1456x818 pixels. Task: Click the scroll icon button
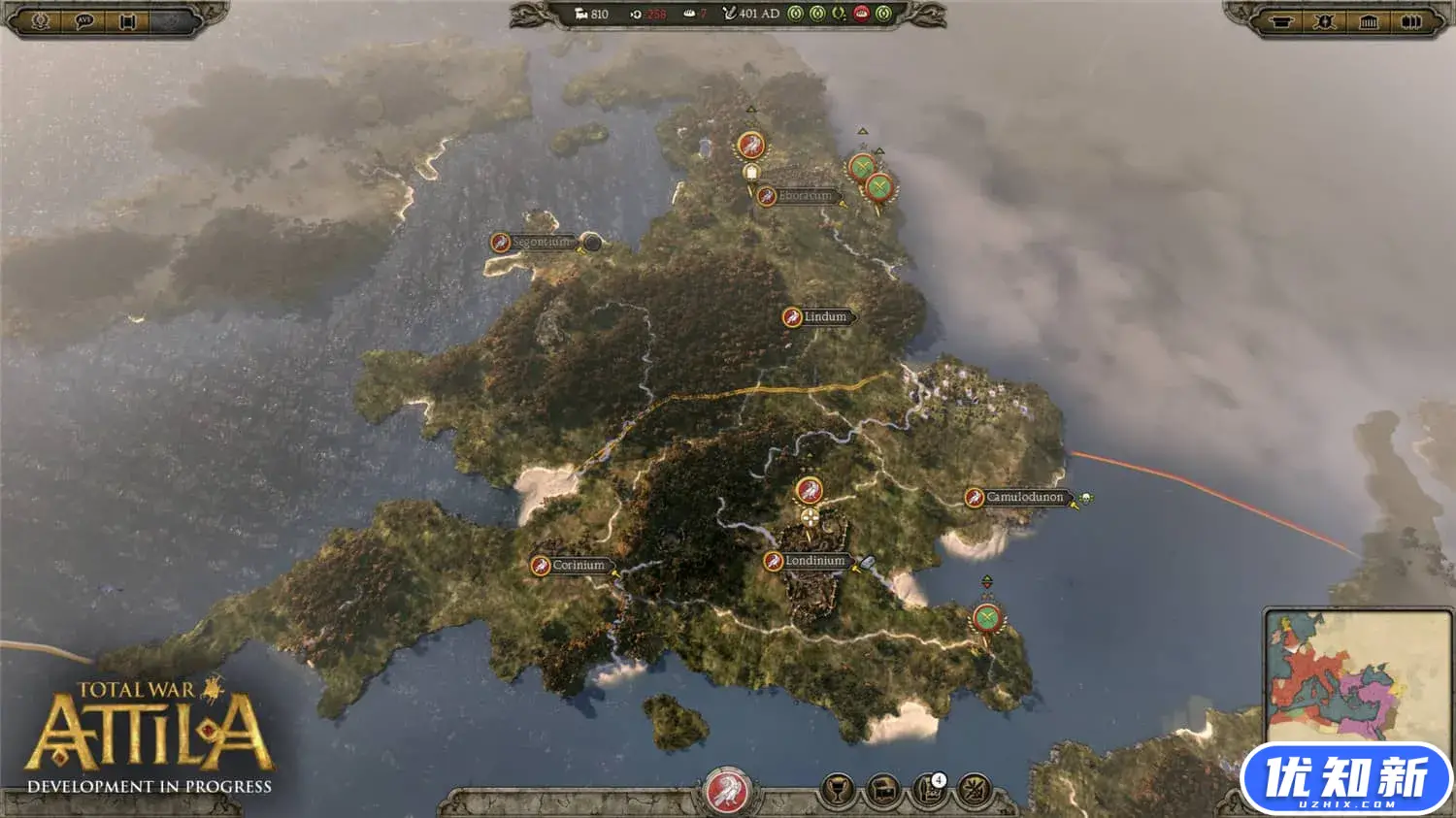(127, 20)
